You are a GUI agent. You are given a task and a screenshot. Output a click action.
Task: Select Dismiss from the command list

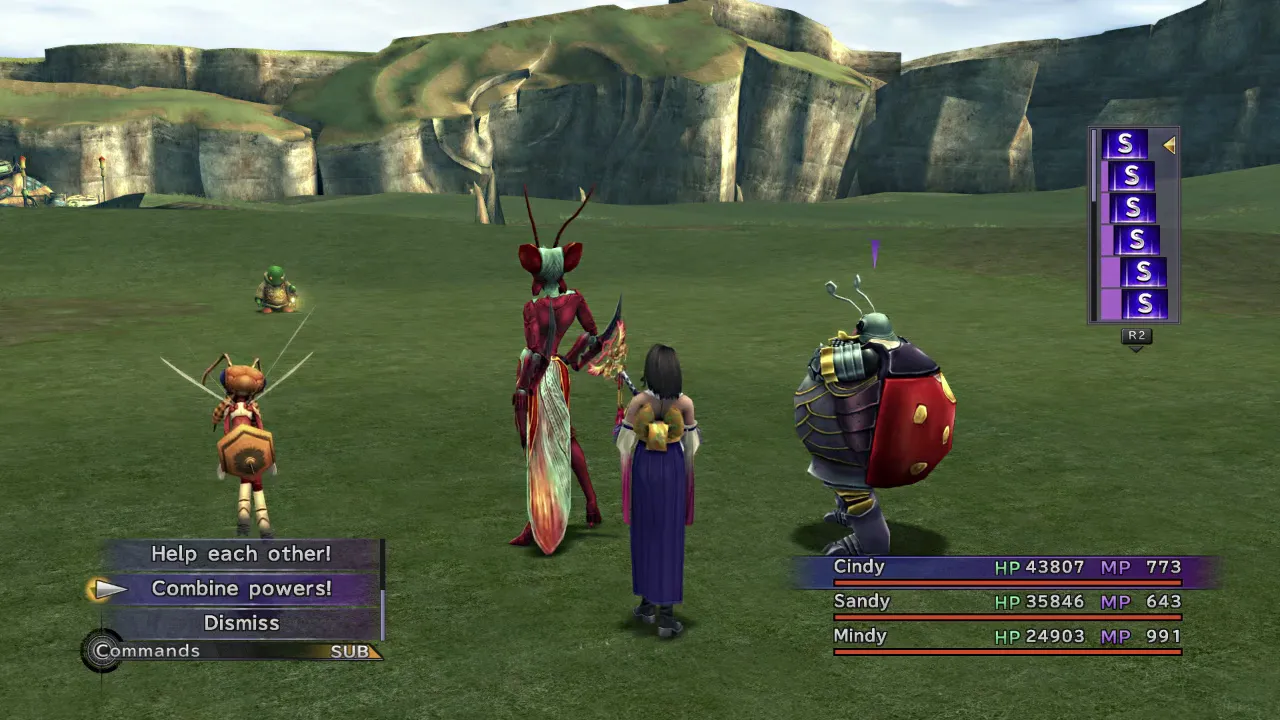click(x=241, y=623)
